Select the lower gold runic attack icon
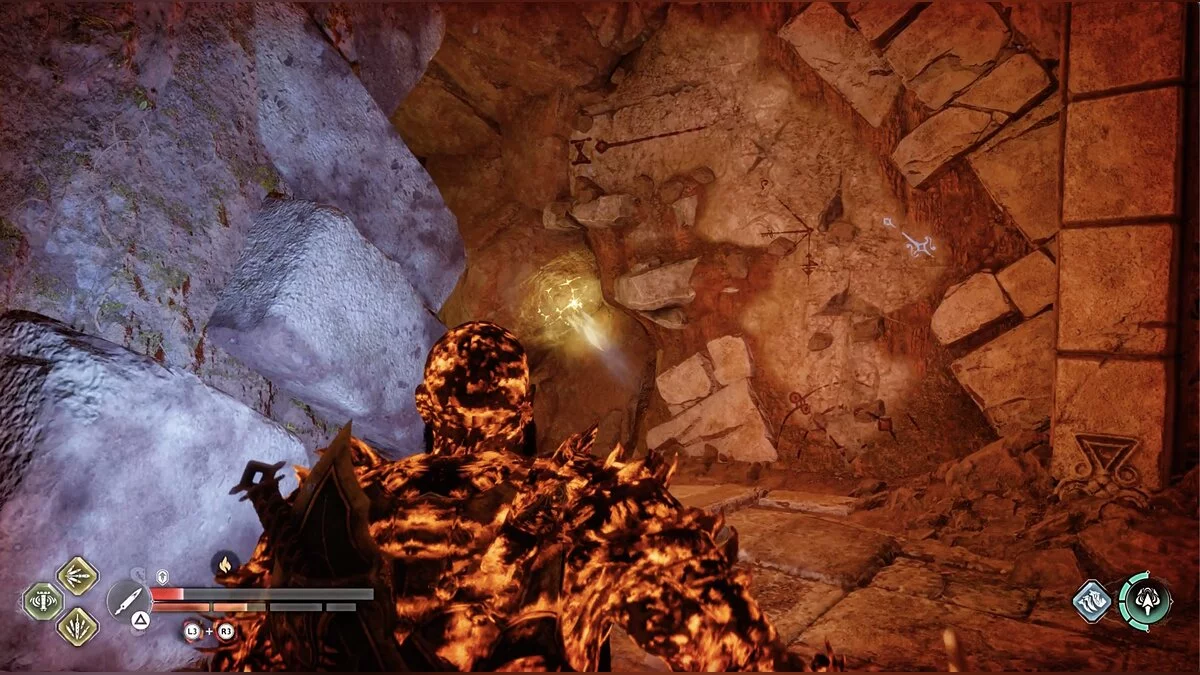The height and width of the screenshot is (675, 1200). pos(77,627)
